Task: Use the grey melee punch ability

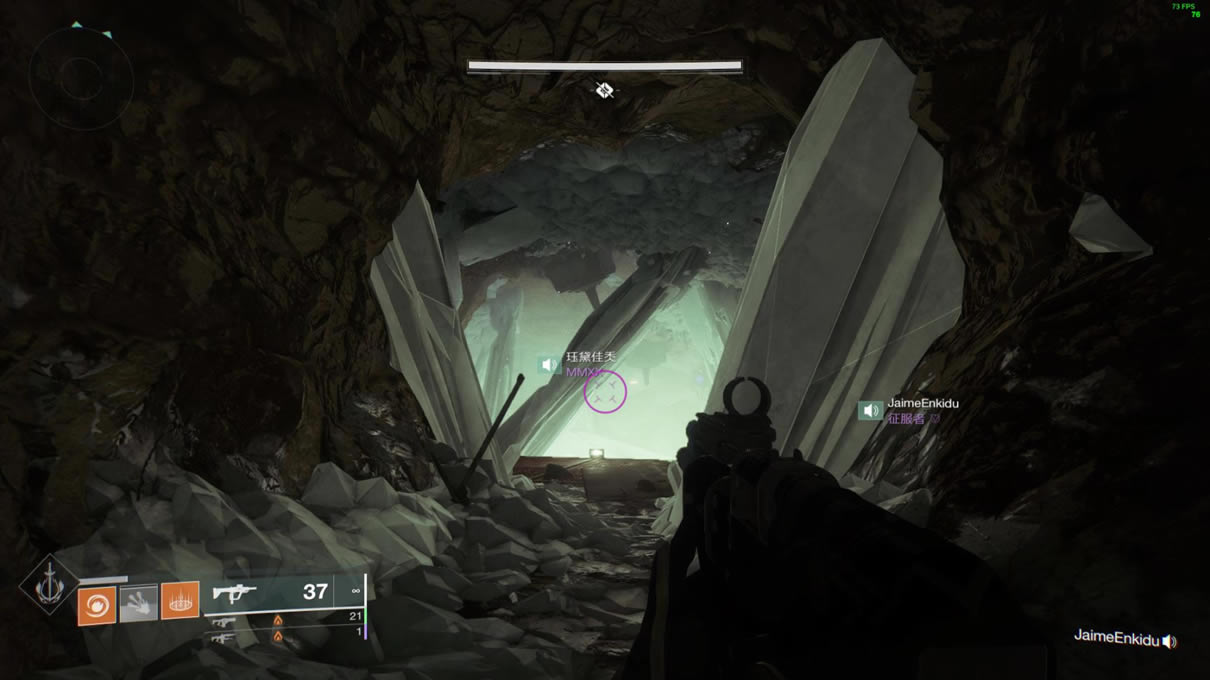Action: click(139, 603)
